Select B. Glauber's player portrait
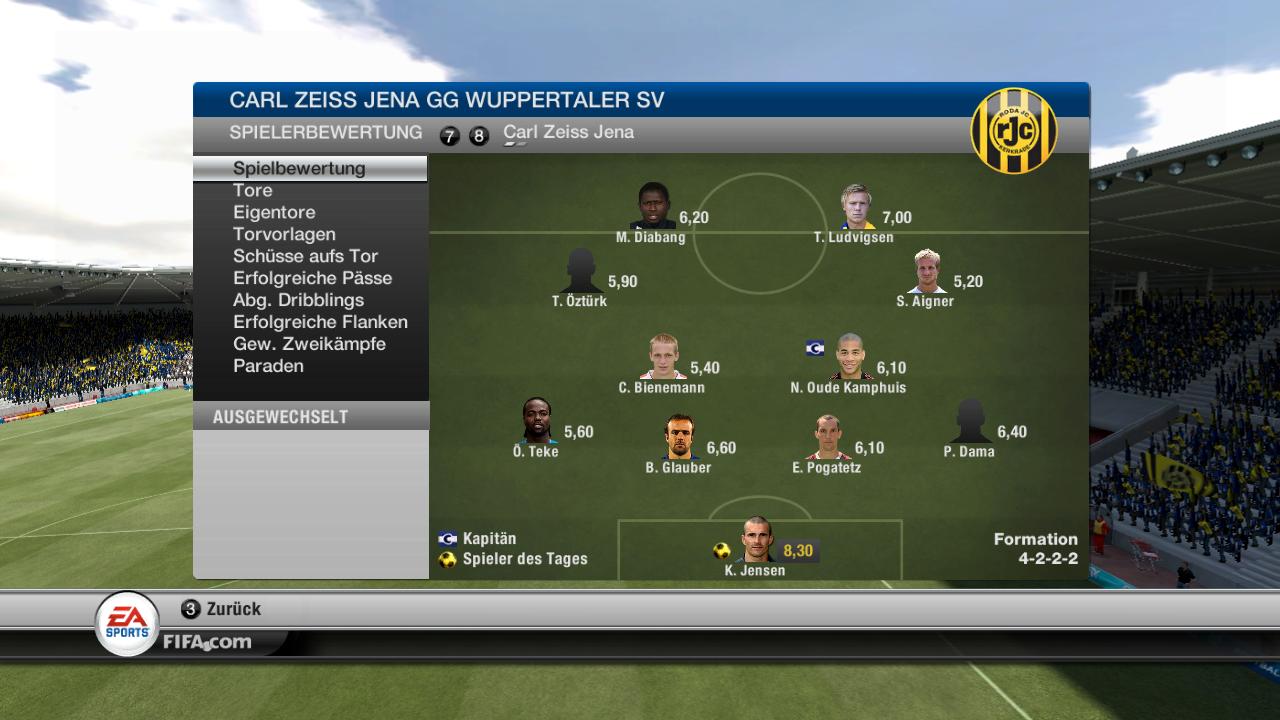 point(680,438)
